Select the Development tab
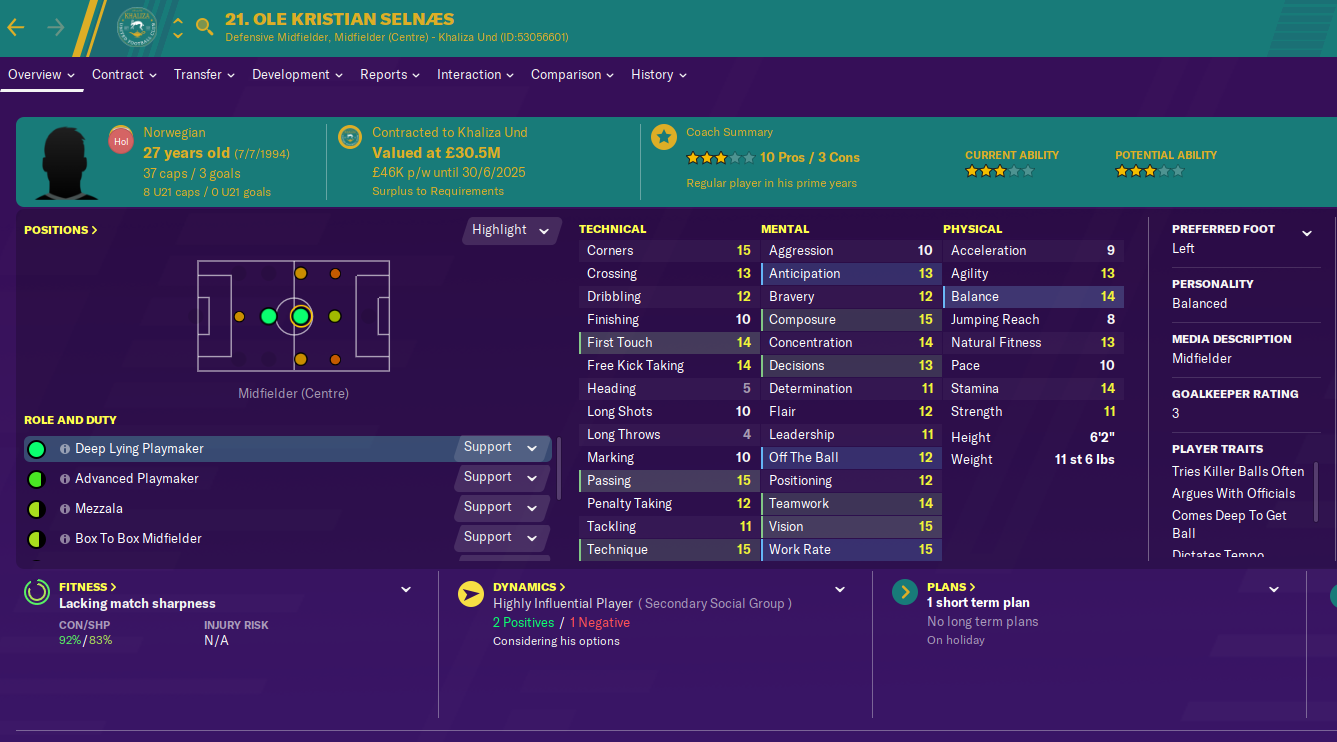The image size is (1337, 742). point(297,75)
